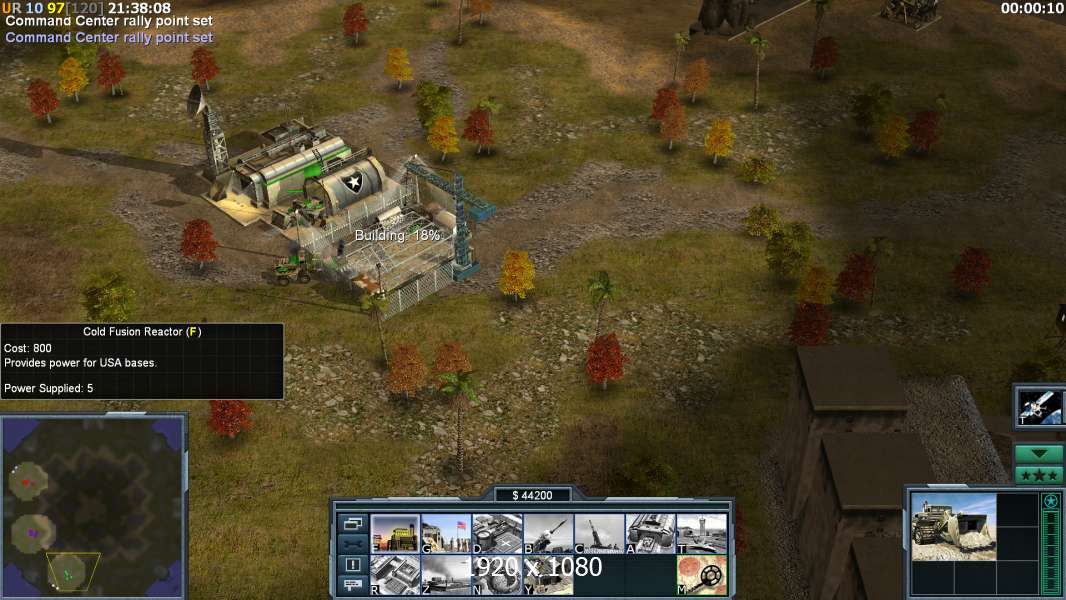Choose the build icon marked Y
The image size is (1066, 600).
coord(548,575)
